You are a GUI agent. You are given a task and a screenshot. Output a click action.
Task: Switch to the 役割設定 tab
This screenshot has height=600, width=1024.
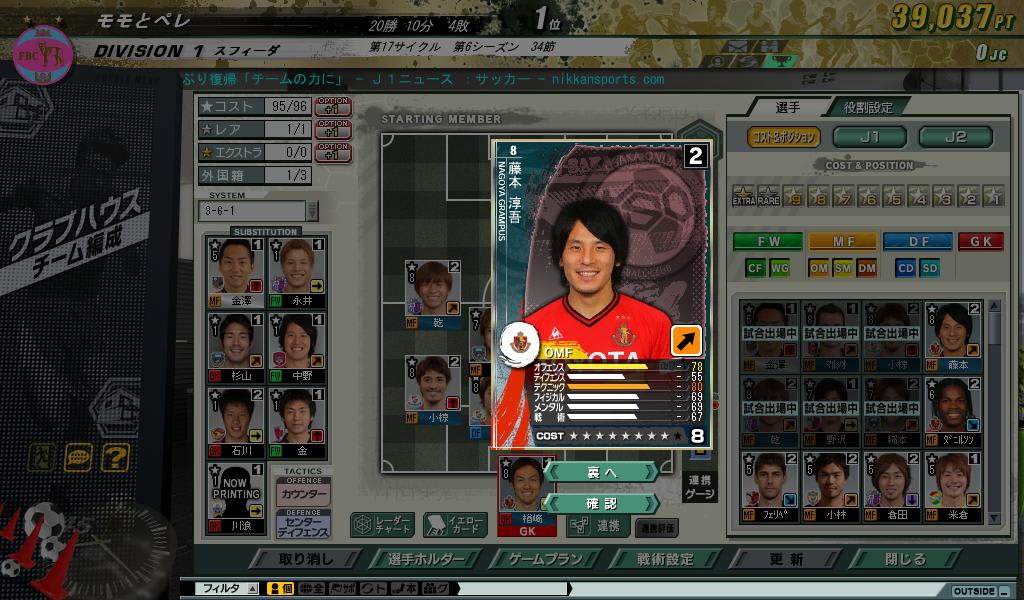[x=867, y=107]
